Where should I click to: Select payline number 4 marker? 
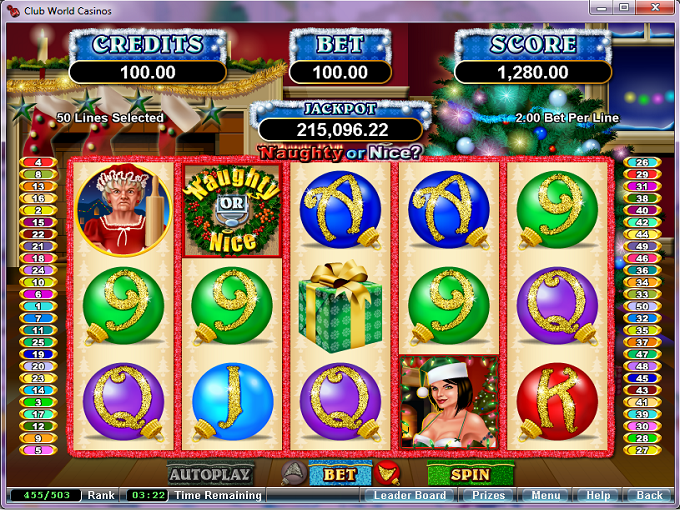pos(38,162)
